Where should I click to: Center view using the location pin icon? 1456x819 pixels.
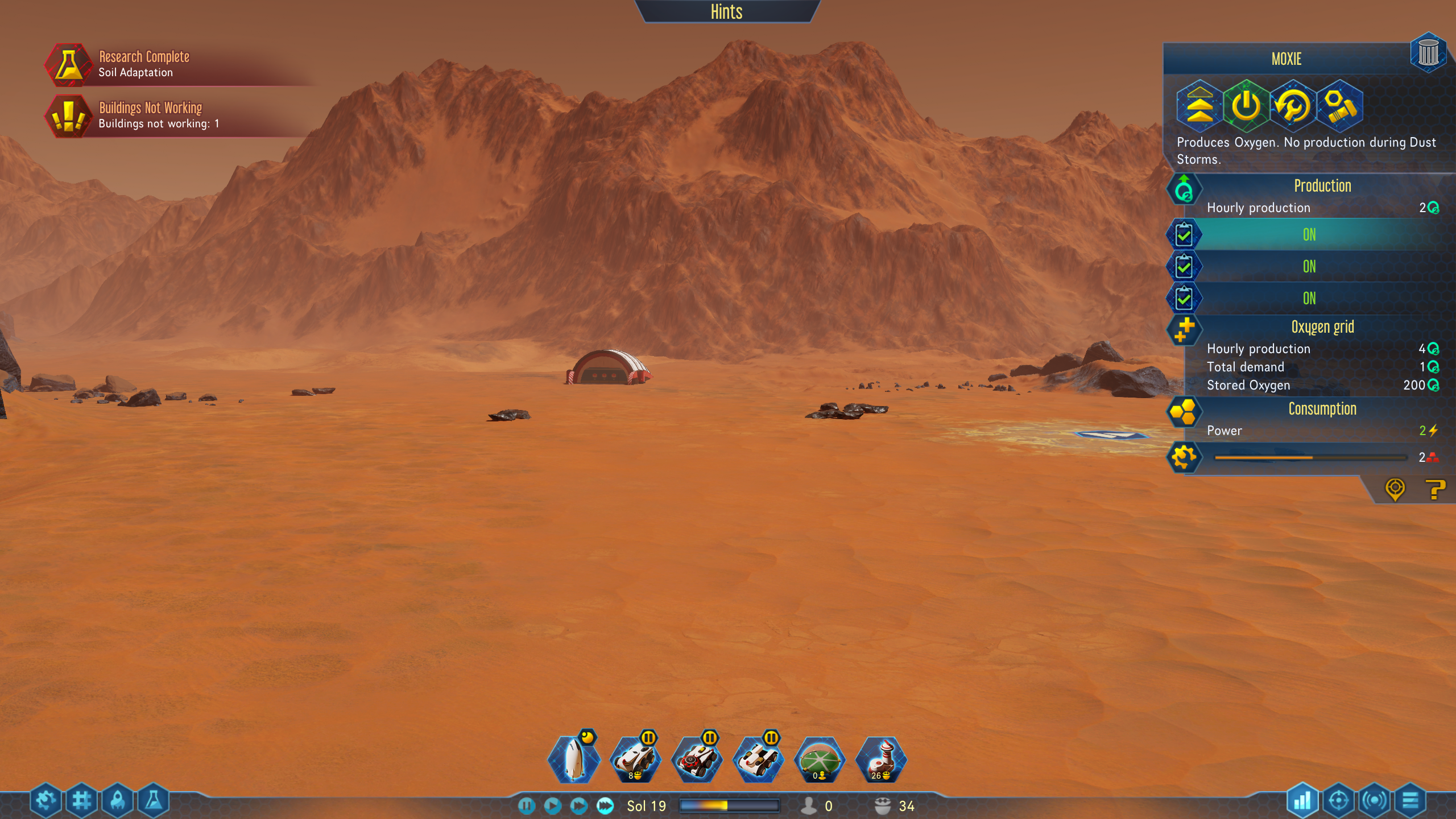1395,489
